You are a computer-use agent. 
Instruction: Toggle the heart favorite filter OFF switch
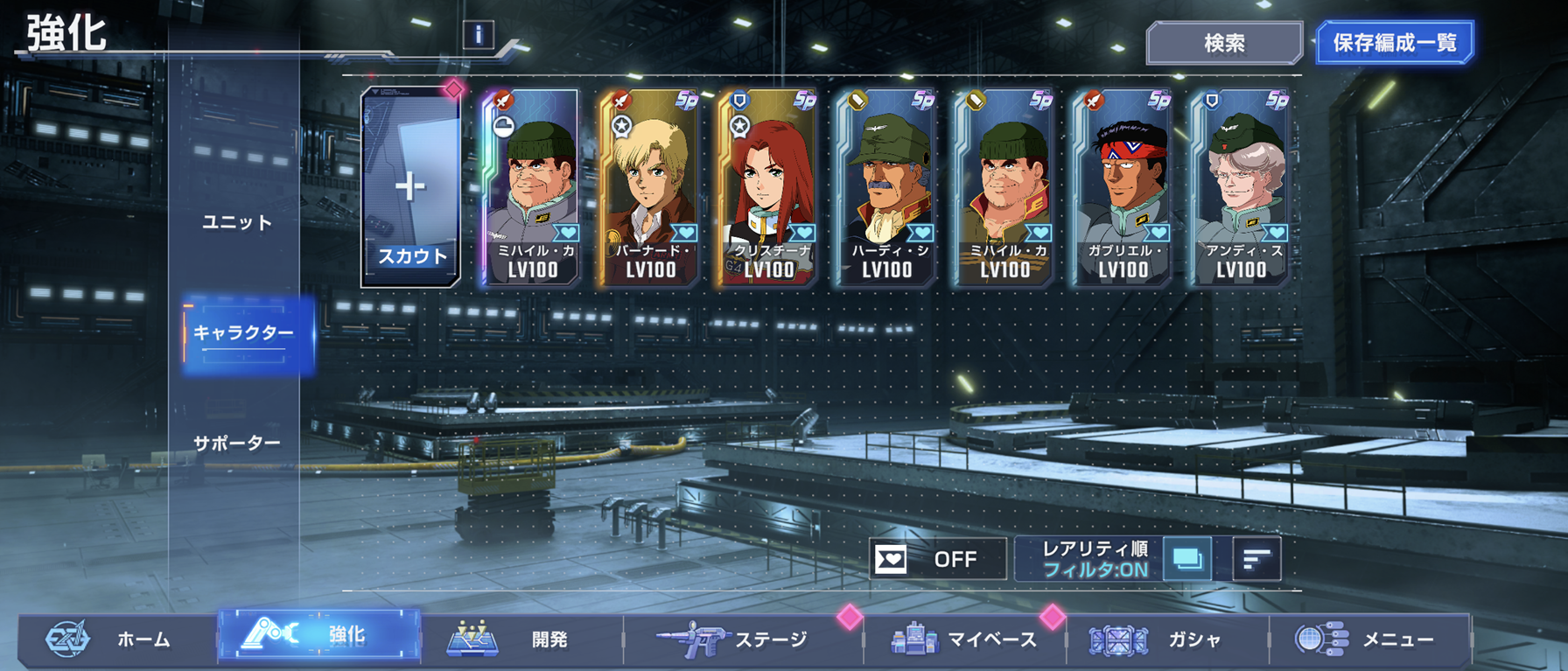[937, 559]
